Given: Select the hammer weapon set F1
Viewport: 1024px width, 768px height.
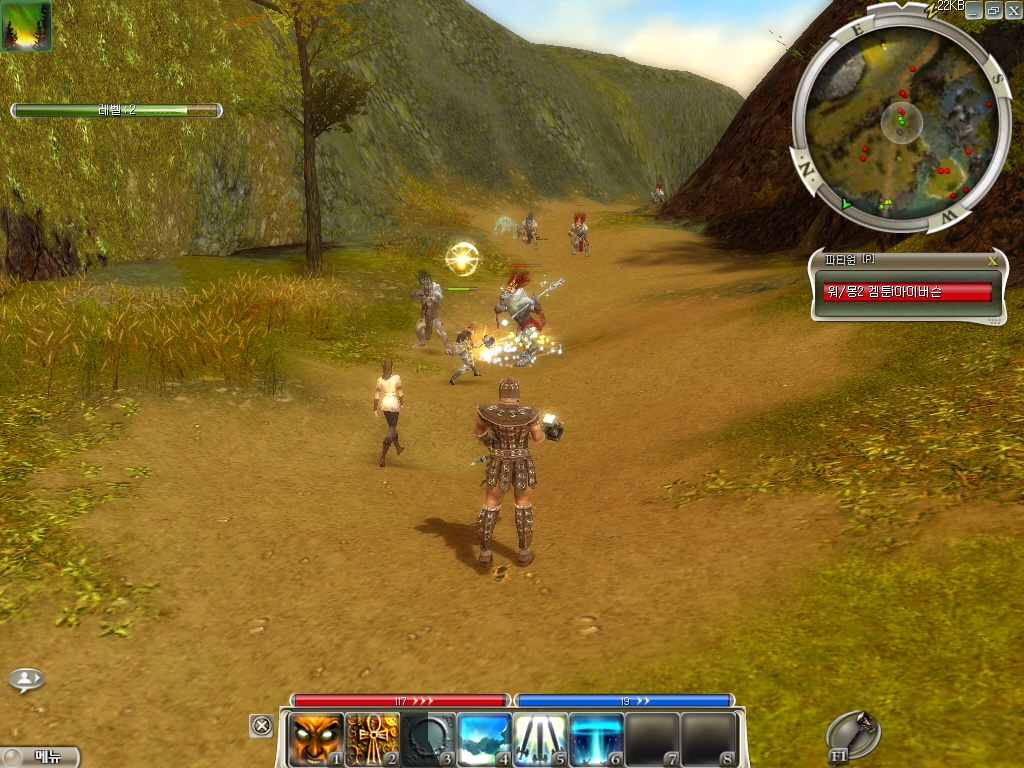Looking at the screenshot, I should click(x=853, y=735).
